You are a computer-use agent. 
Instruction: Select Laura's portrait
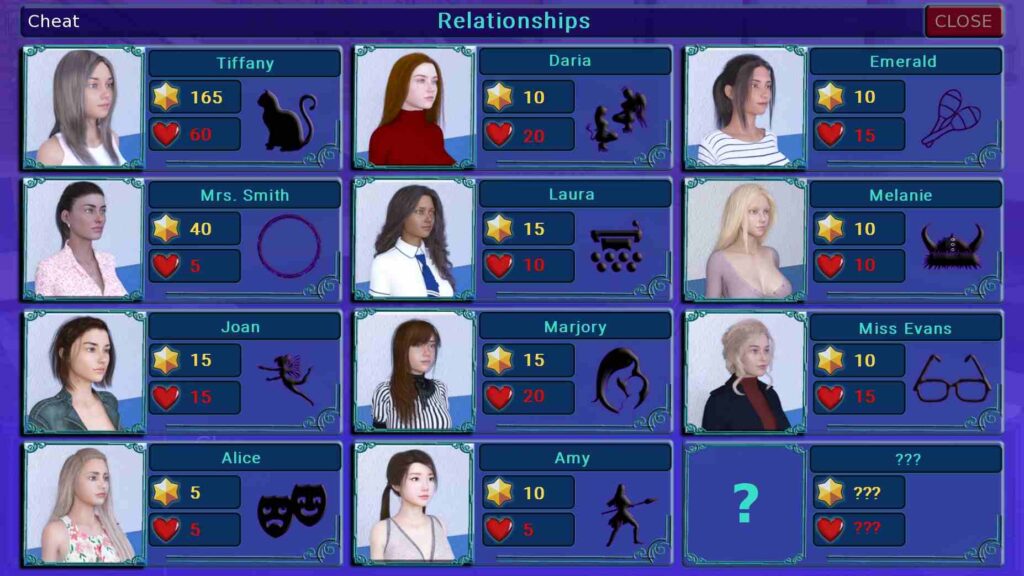point(414,239)
